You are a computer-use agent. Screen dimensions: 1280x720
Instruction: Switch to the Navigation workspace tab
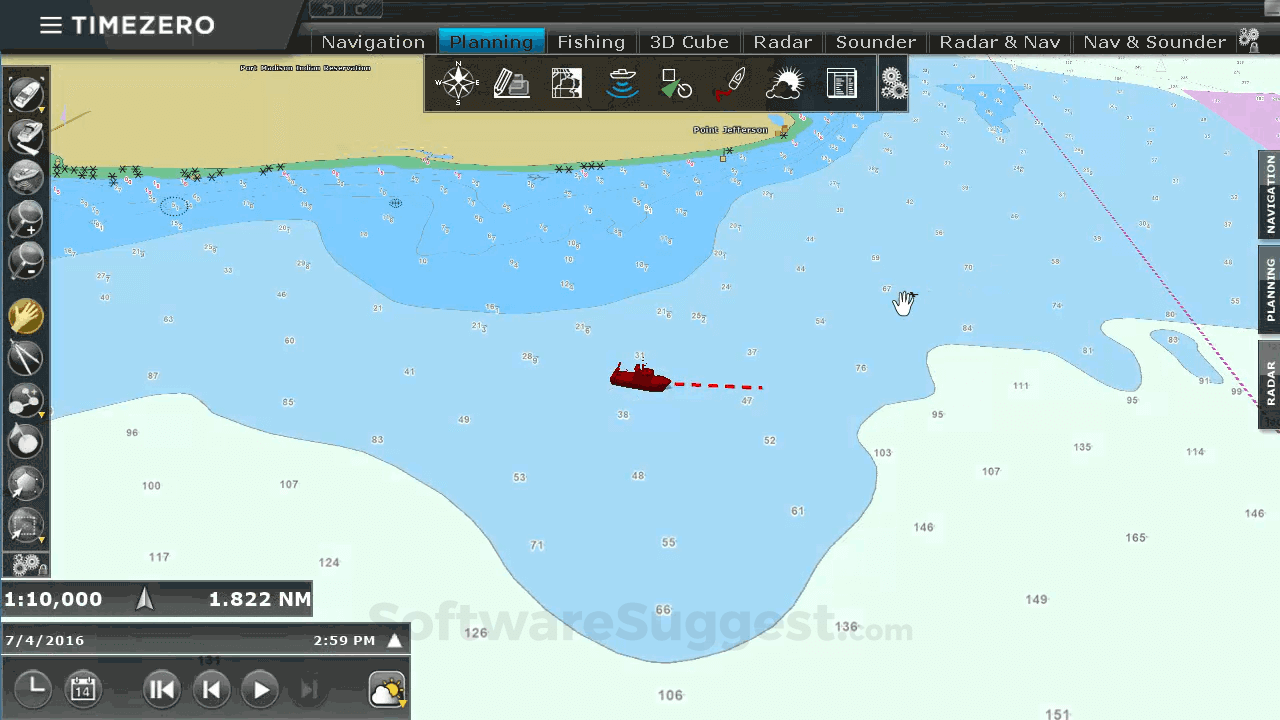pyautogui.click(x=373, y=42)
